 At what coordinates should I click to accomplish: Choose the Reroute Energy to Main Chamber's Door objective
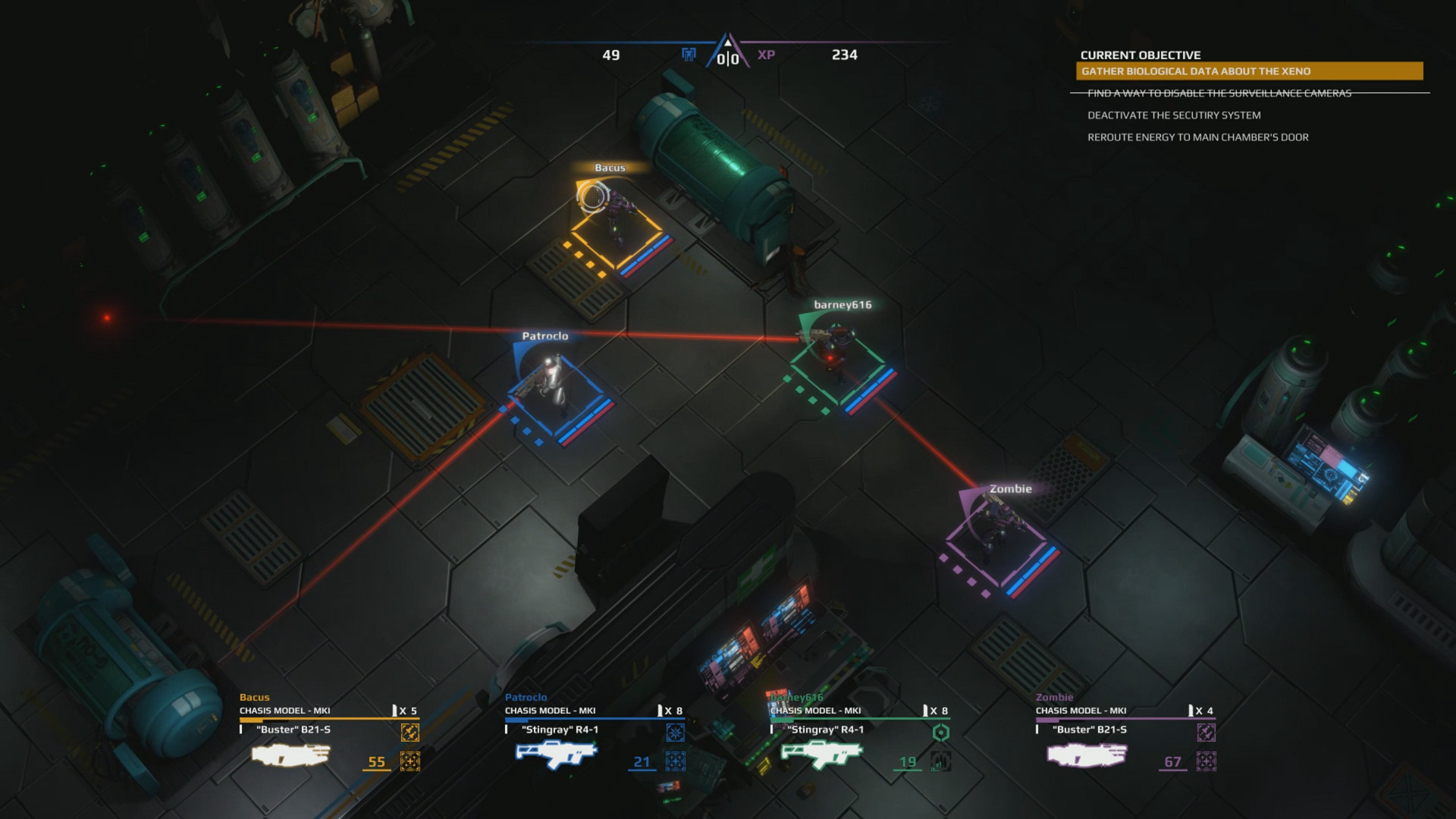tap(1197, 137)
